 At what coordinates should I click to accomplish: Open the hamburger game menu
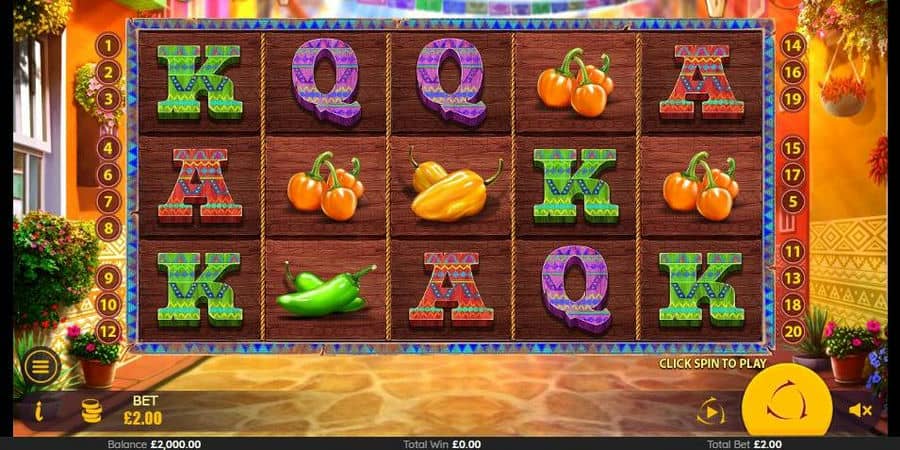click(x=41, y=366)
